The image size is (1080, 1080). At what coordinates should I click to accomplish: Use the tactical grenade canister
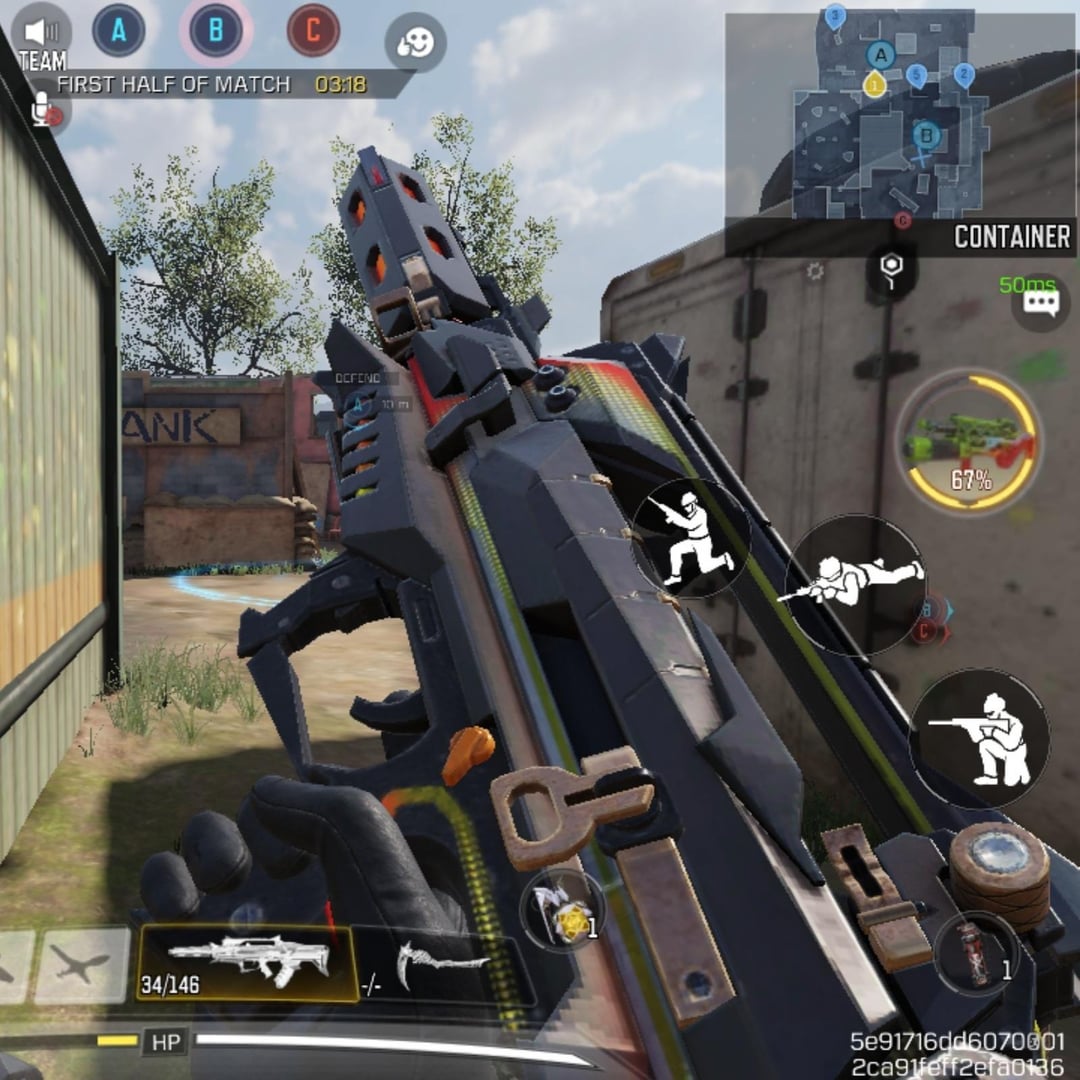(x=977, y=953)
